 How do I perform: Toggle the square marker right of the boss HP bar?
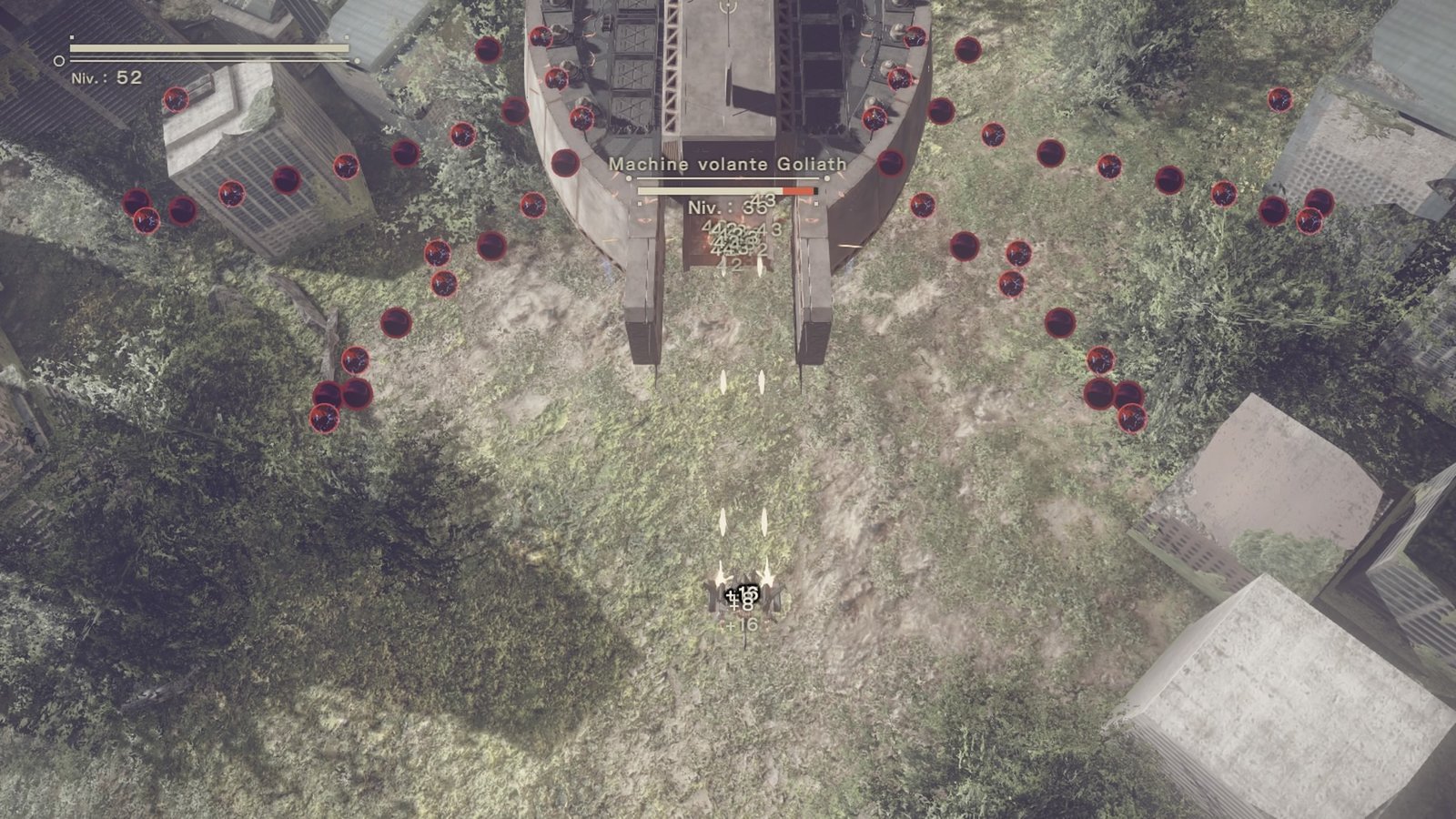pos(815,204)
